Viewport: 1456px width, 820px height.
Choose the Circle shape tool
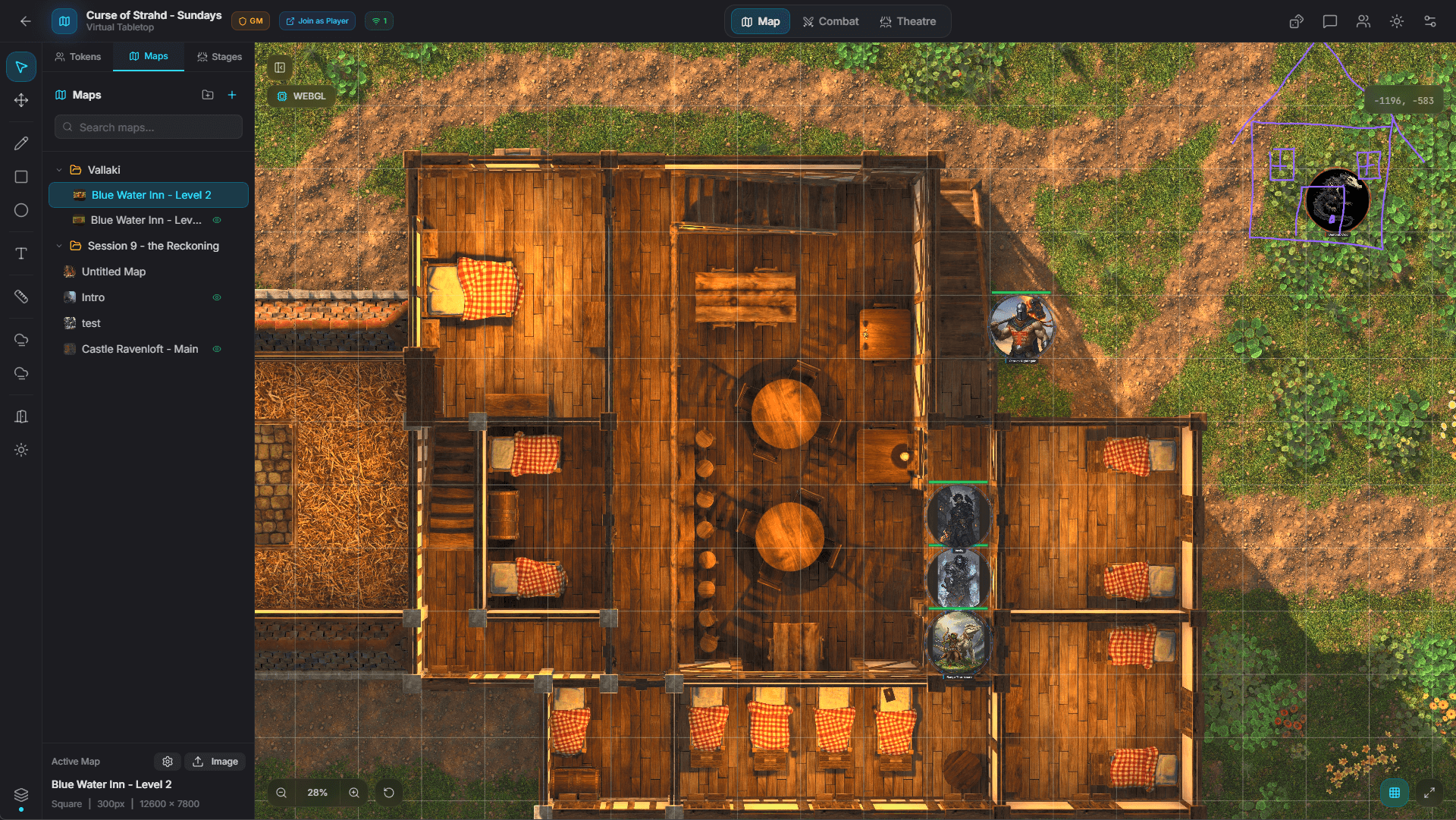21,210
